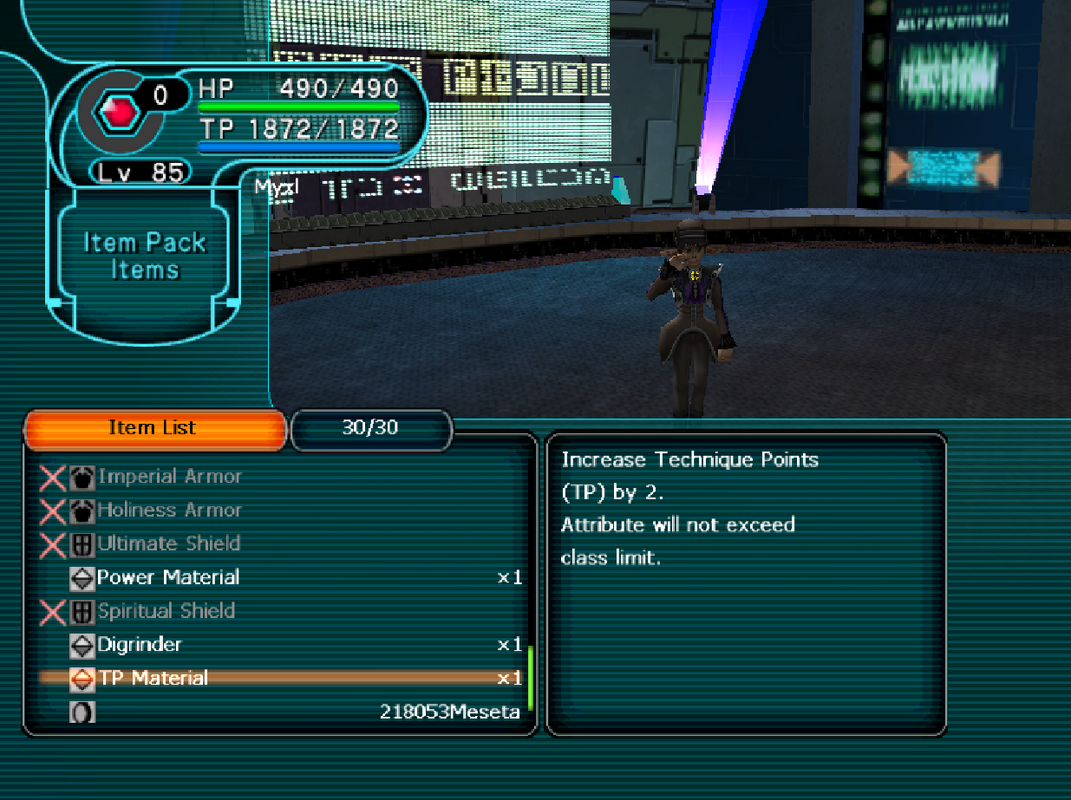
Task: Select Spiritual Shield from the list
Action: tap(166, 611)
